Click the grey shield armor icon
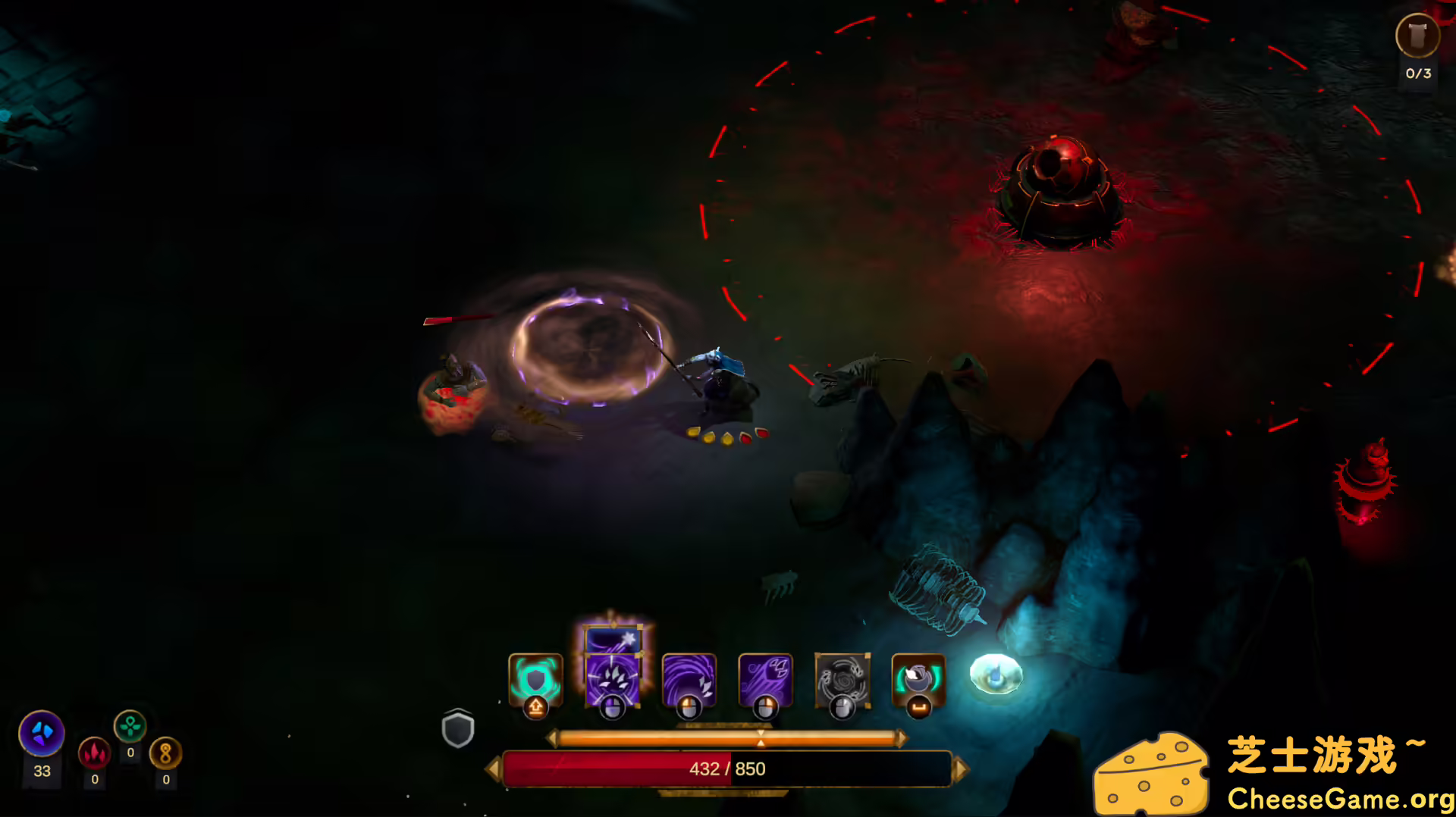This screenshot has height=817, width=1456. (x=458, y=729)
